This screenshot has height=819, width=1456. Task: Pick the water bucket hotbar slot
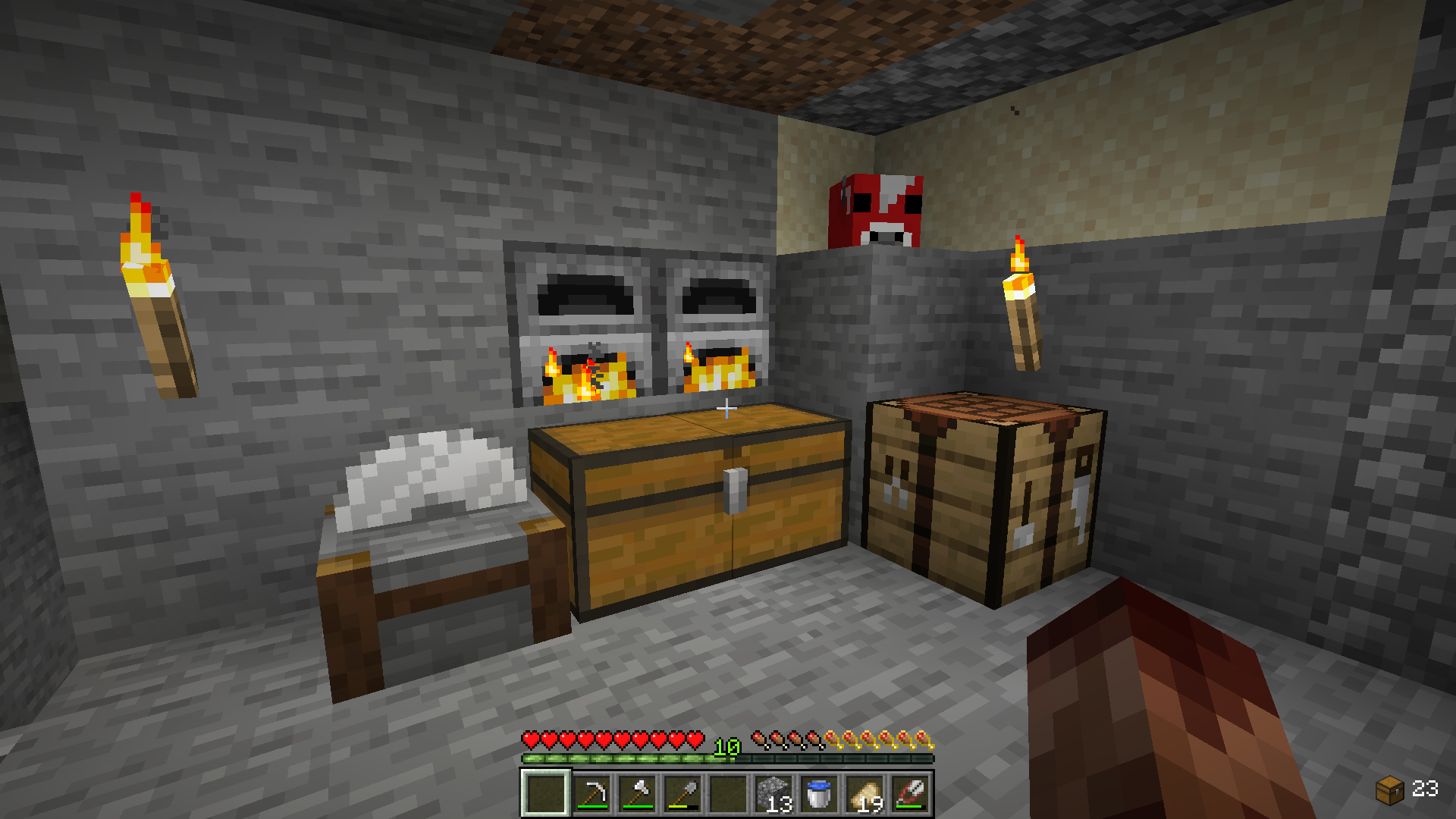tap(819, 793)
